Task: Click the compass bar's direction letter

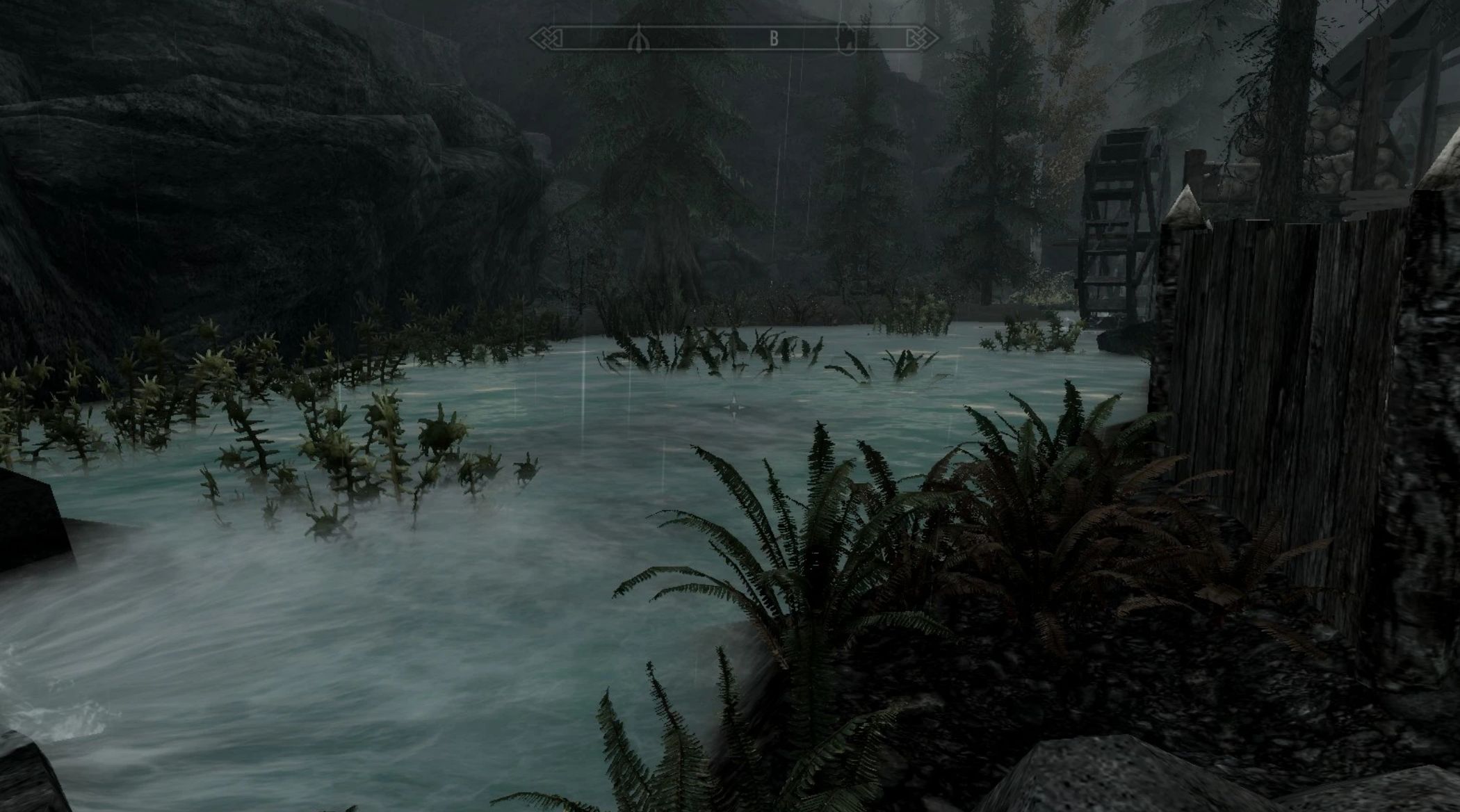Action: click(774, 39)
